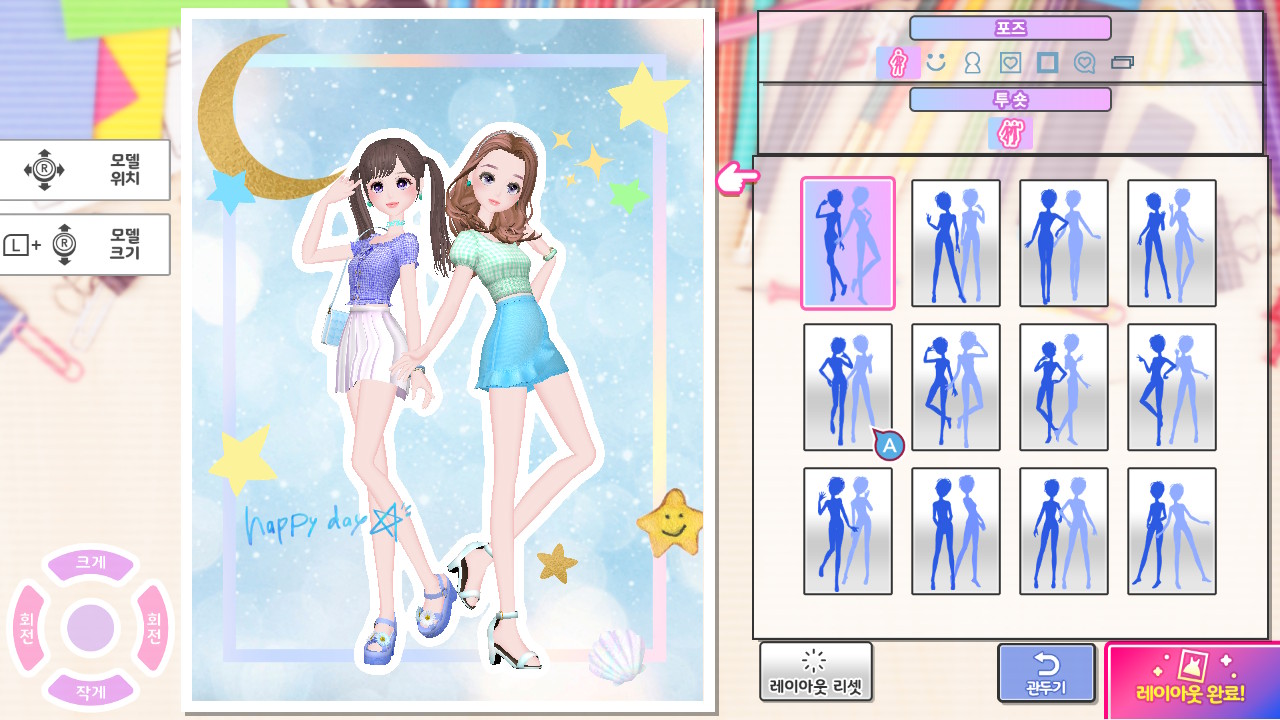Click 크게 to enlarge the model
Image resolution: width=1280 pixels, height=720 pixels.
pos(91,563)
